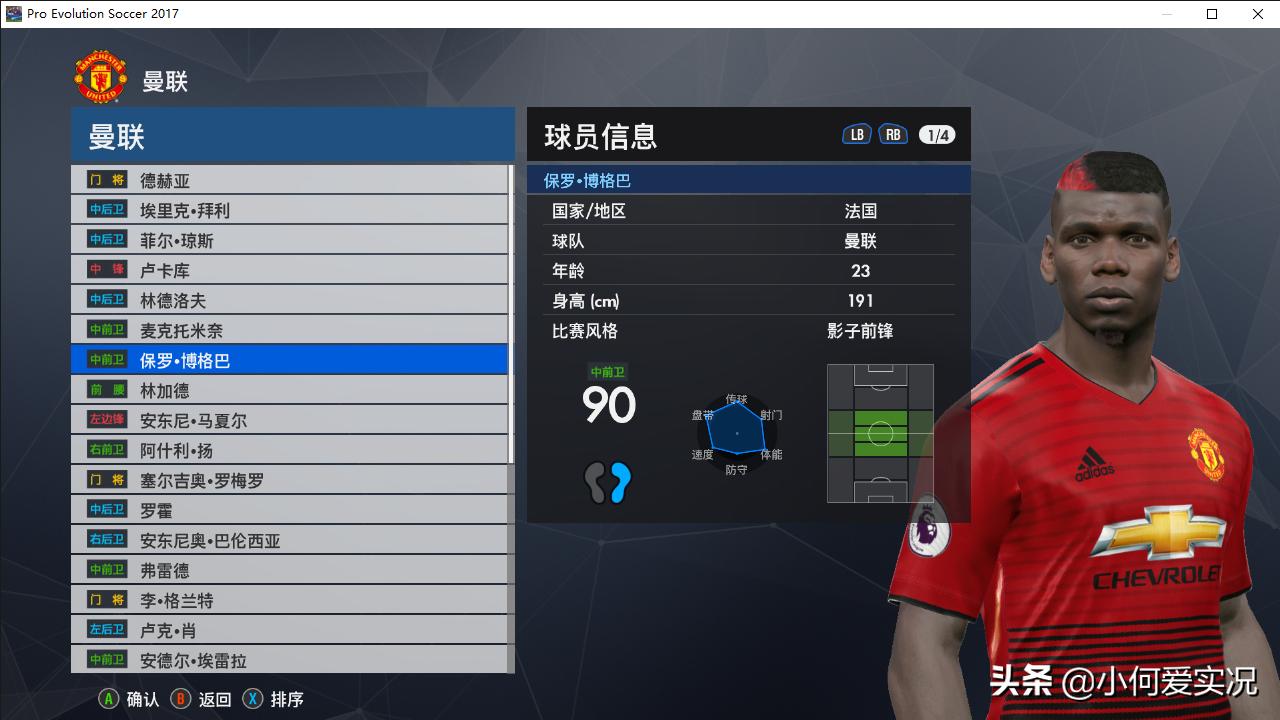Click the 1/4 page indicator
Screen dimensions: 1280x720
(x=936, y=133)
